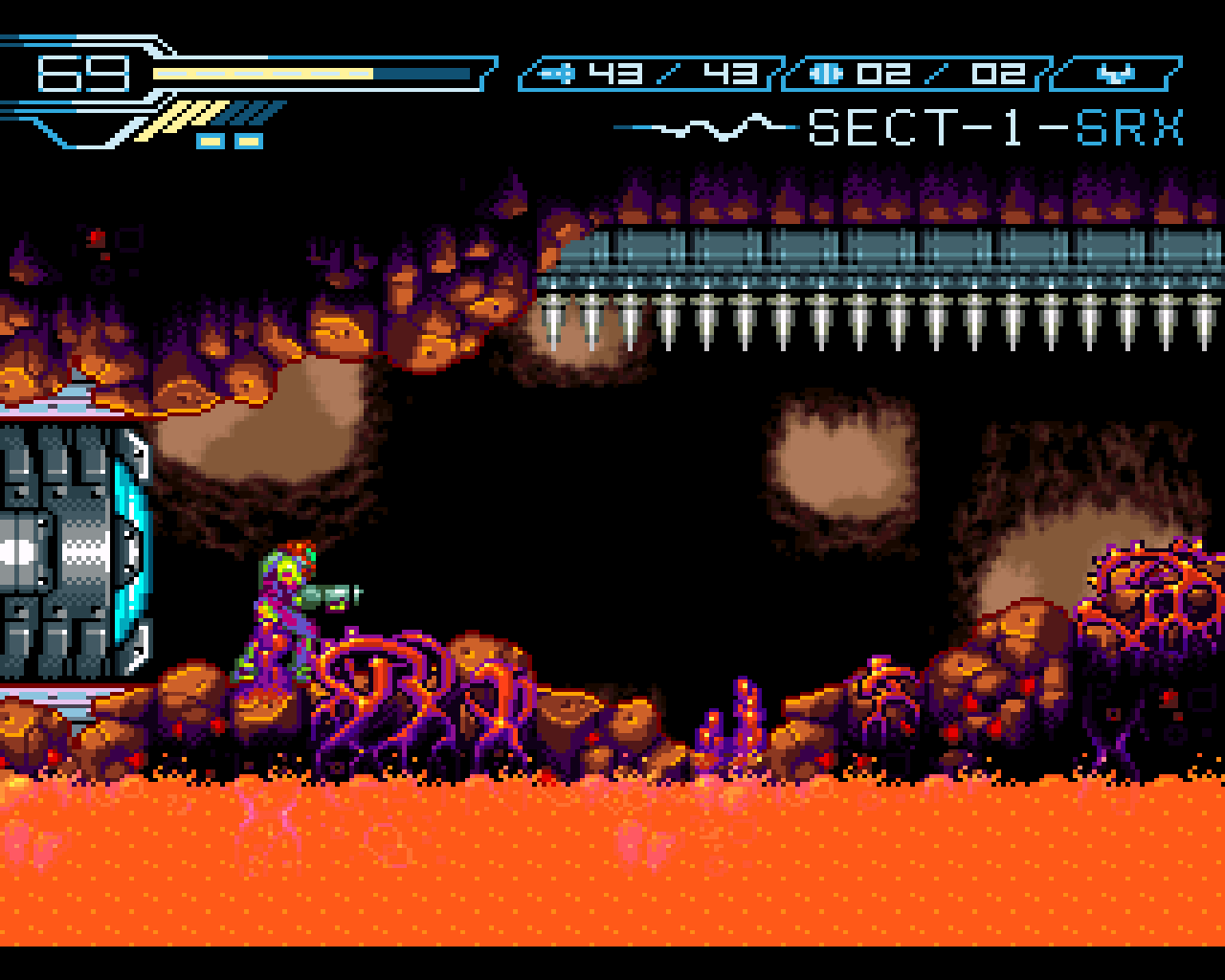
Task: Select the power bomb icon
Action: (825, 71)
